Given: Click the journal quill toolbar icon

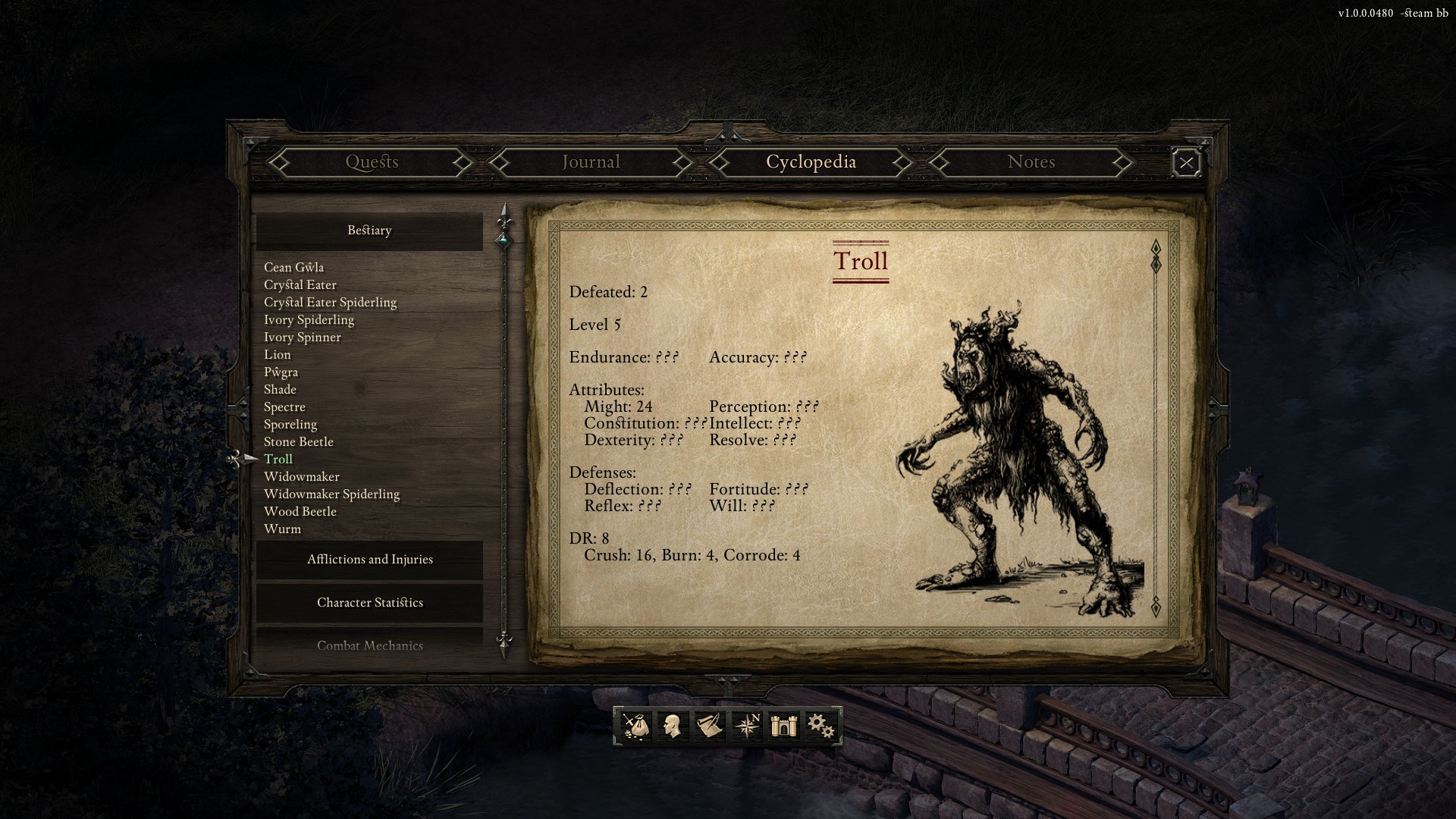Looking at the screenshot, I should click(x=709, y=726).
